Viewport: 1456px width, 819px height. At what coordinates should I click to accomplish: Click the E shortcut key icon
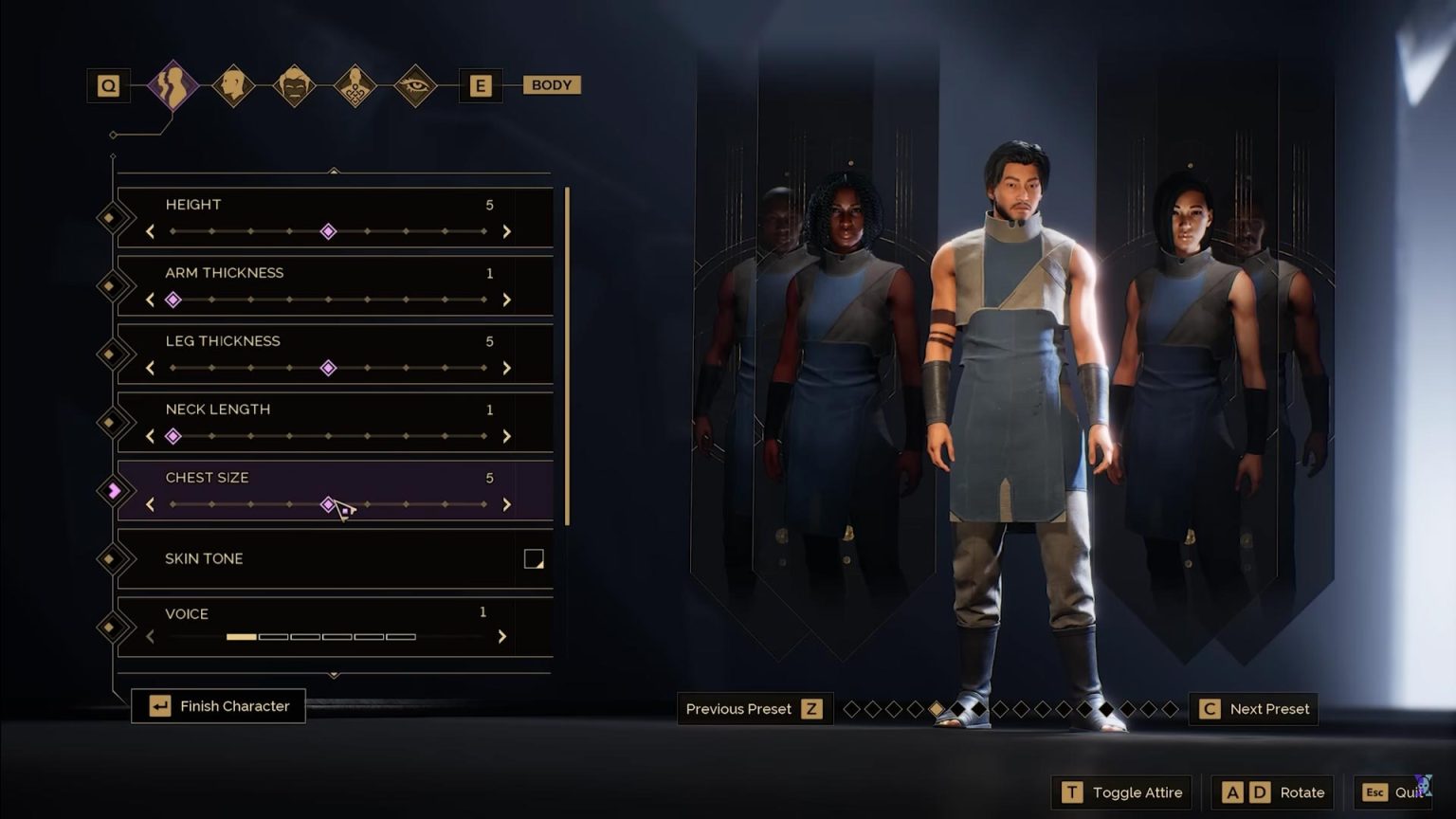point(481,84)
